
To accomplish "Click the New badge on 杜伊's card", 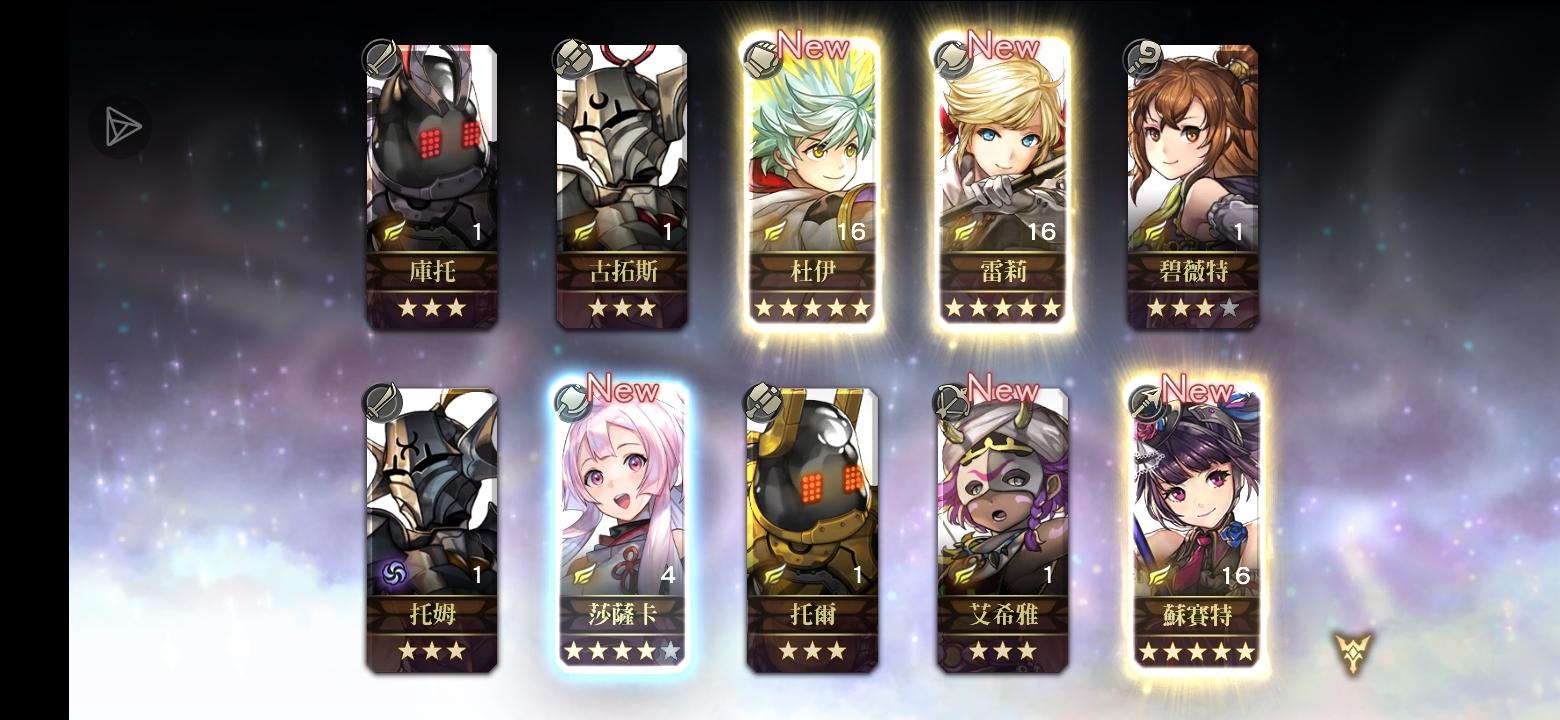I will pos(812,46).
